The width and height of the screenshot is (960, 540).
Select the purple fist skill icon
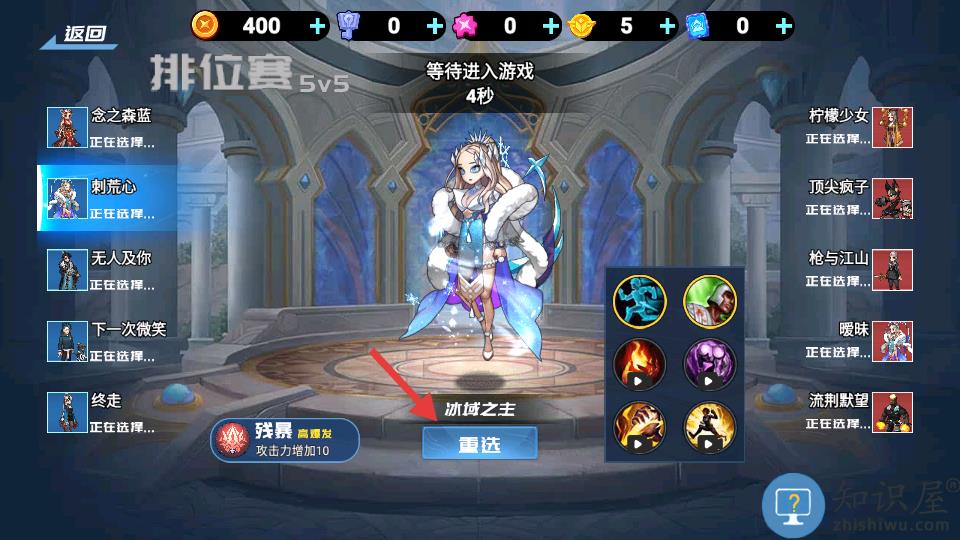point(710,363)
